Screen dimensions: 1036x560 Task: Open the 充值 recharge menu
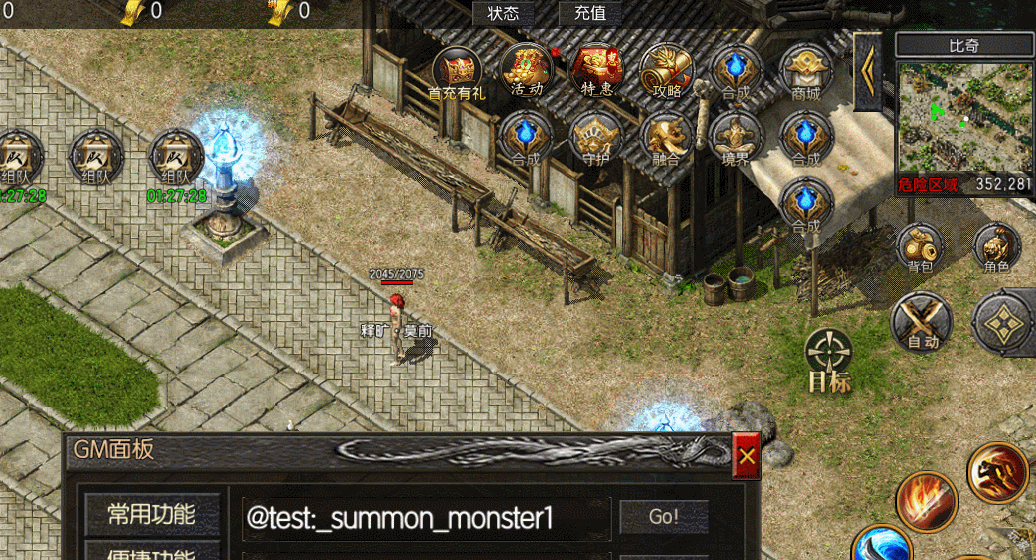pyautogui.click(x=590, y=13)
